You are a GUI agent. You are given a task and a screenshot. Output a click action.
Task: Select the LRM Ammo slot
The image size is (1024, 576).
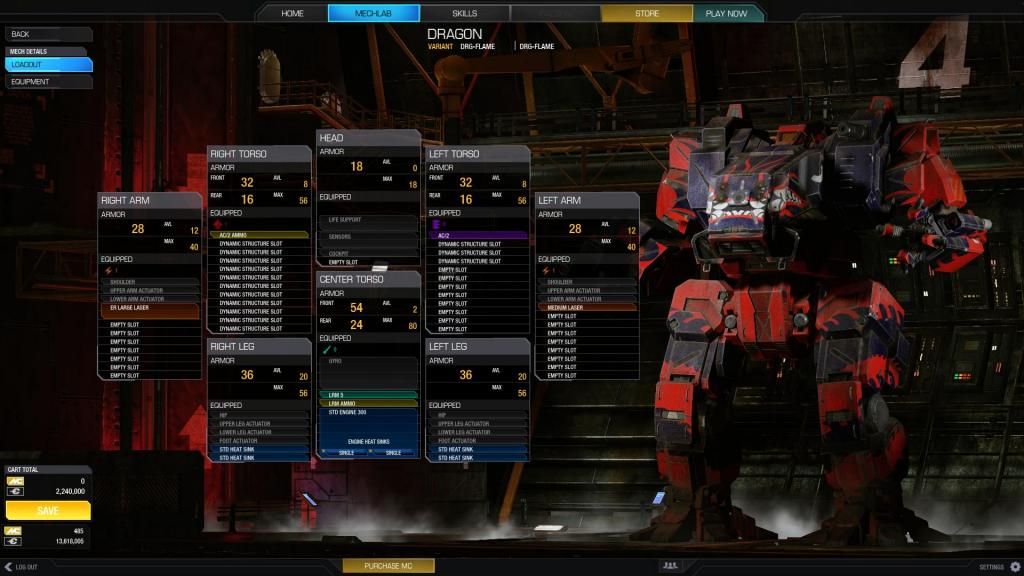368,403
